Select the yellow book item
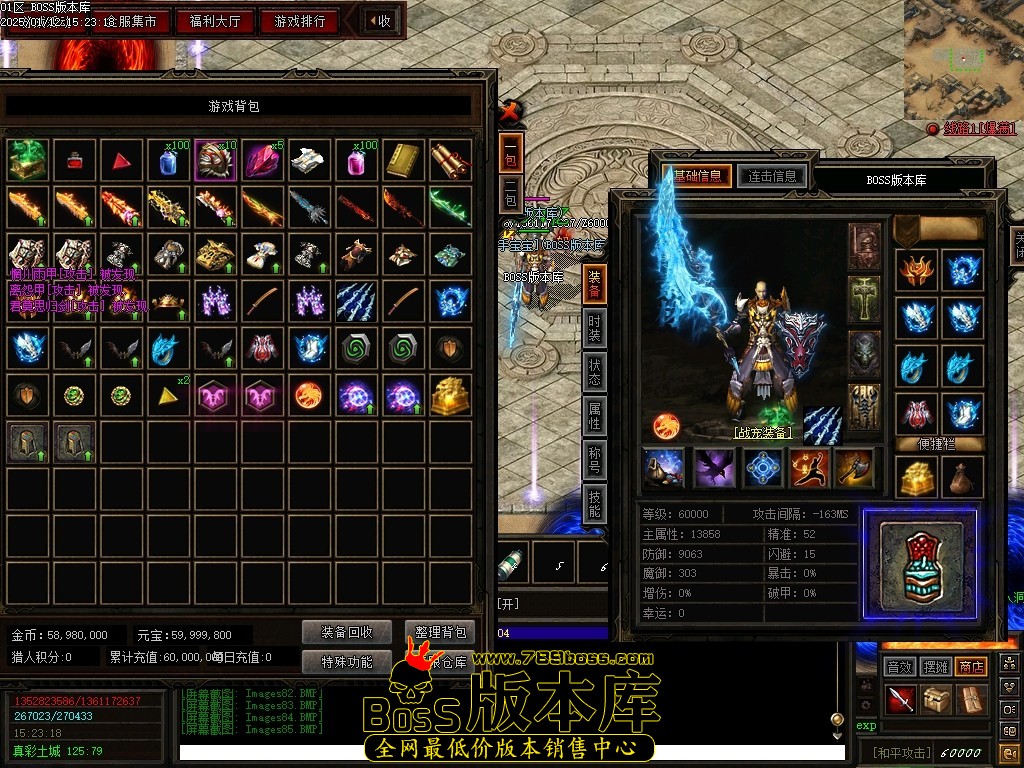Screen dimensions: 1024x768 coord(404,160)
